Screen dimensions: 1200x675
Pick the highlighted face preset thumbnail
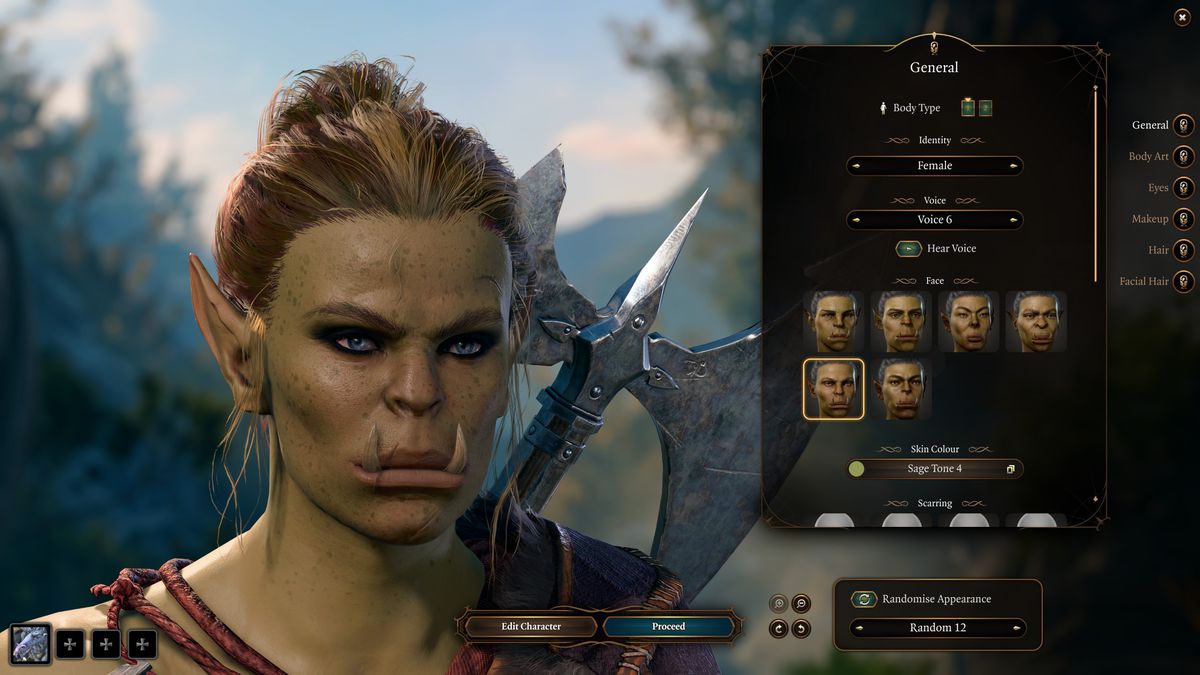click(833, 389)
